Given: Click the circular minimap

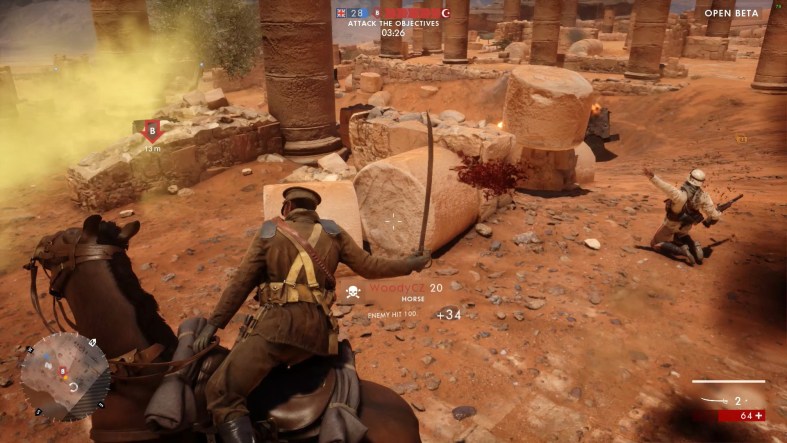Looking at the screenshot, I should pos(66,376).
